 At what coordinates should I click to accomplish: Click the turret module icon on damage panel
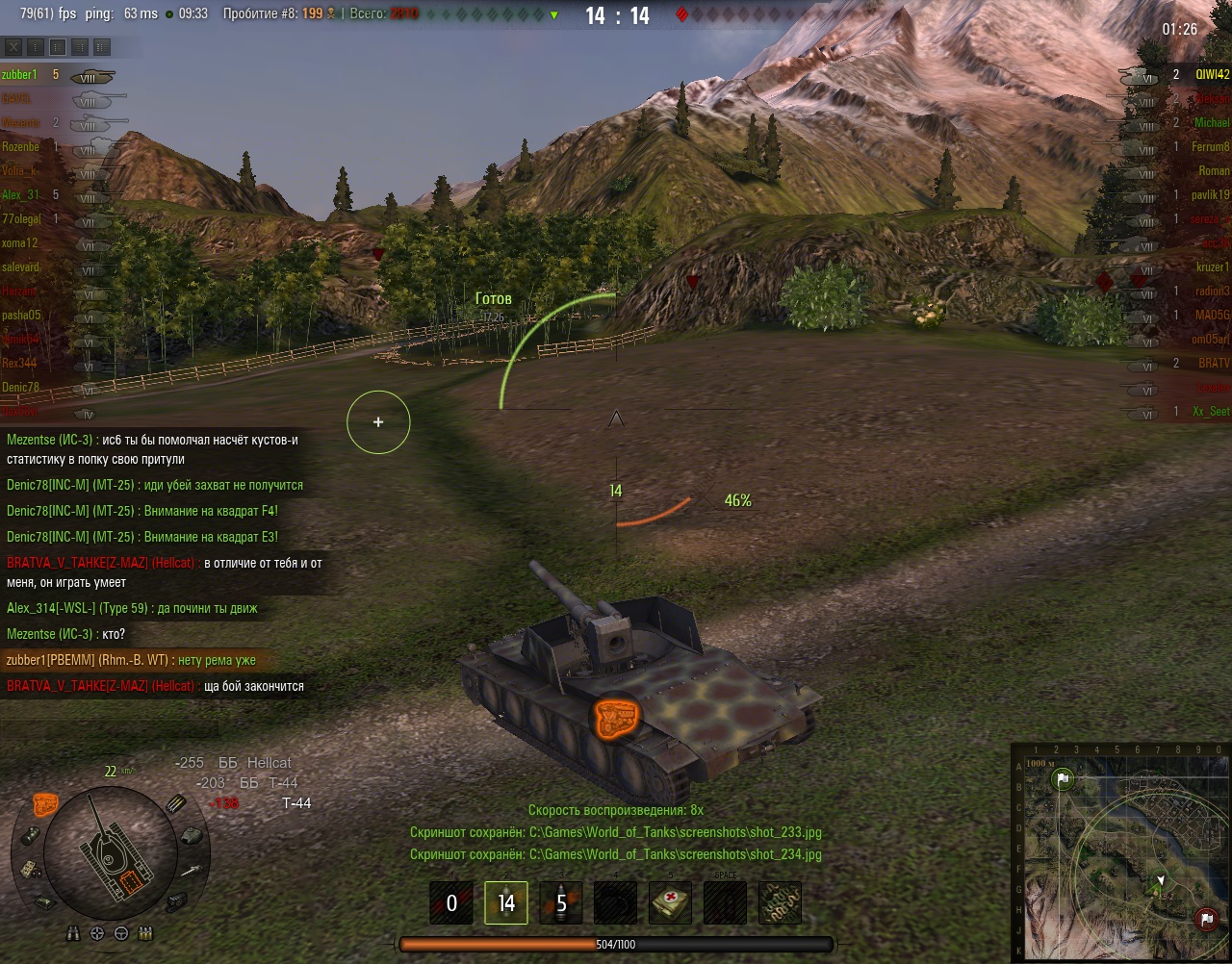pos(191,834)
